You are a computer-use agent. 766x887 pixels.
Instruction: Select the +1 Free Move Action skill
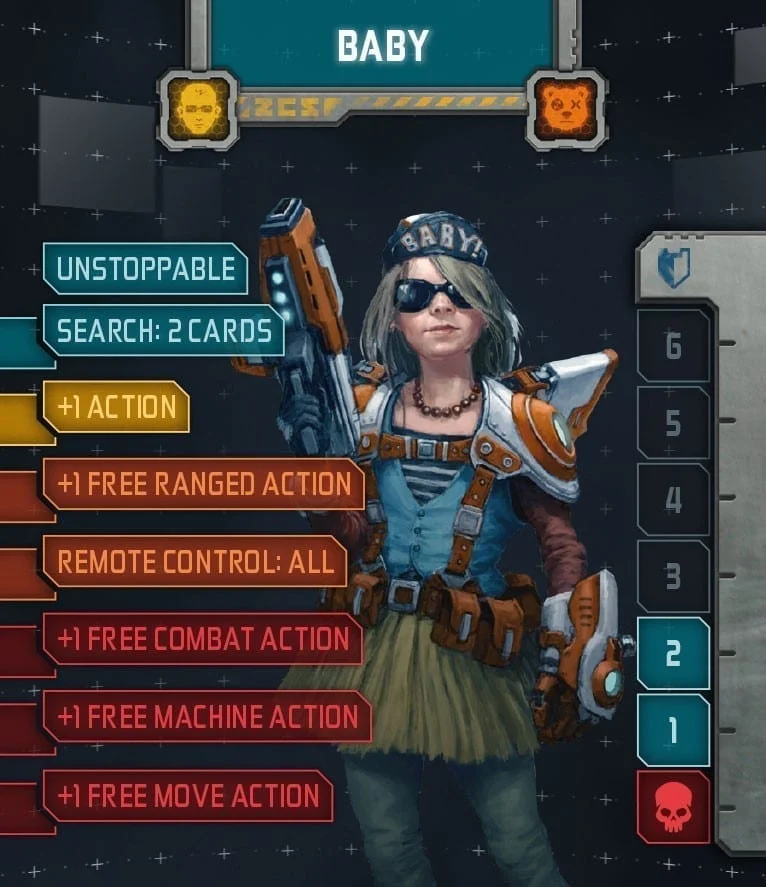pyautogui.click(x=188, y=796)
